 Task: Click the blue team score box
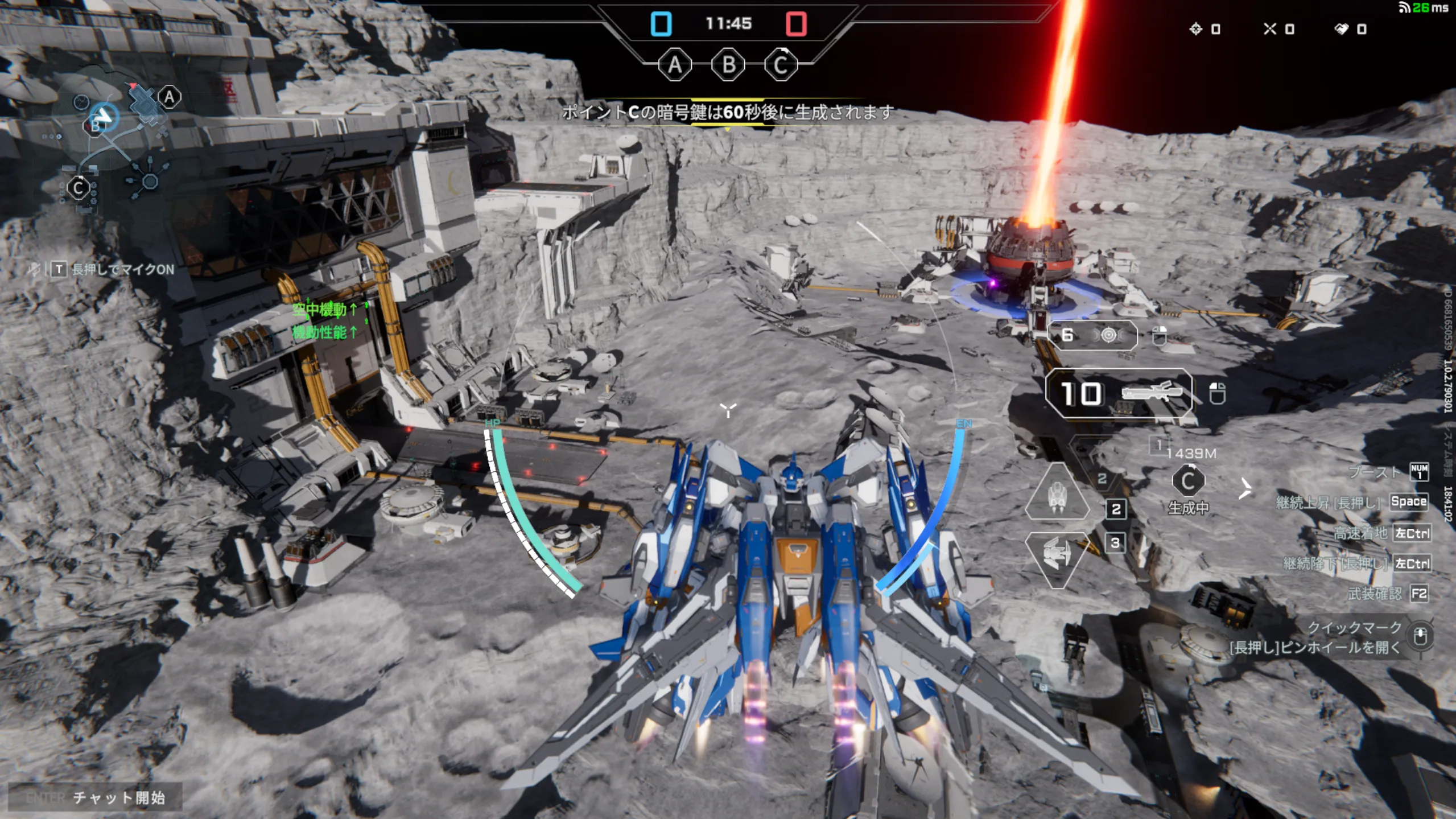click(661, 24)
